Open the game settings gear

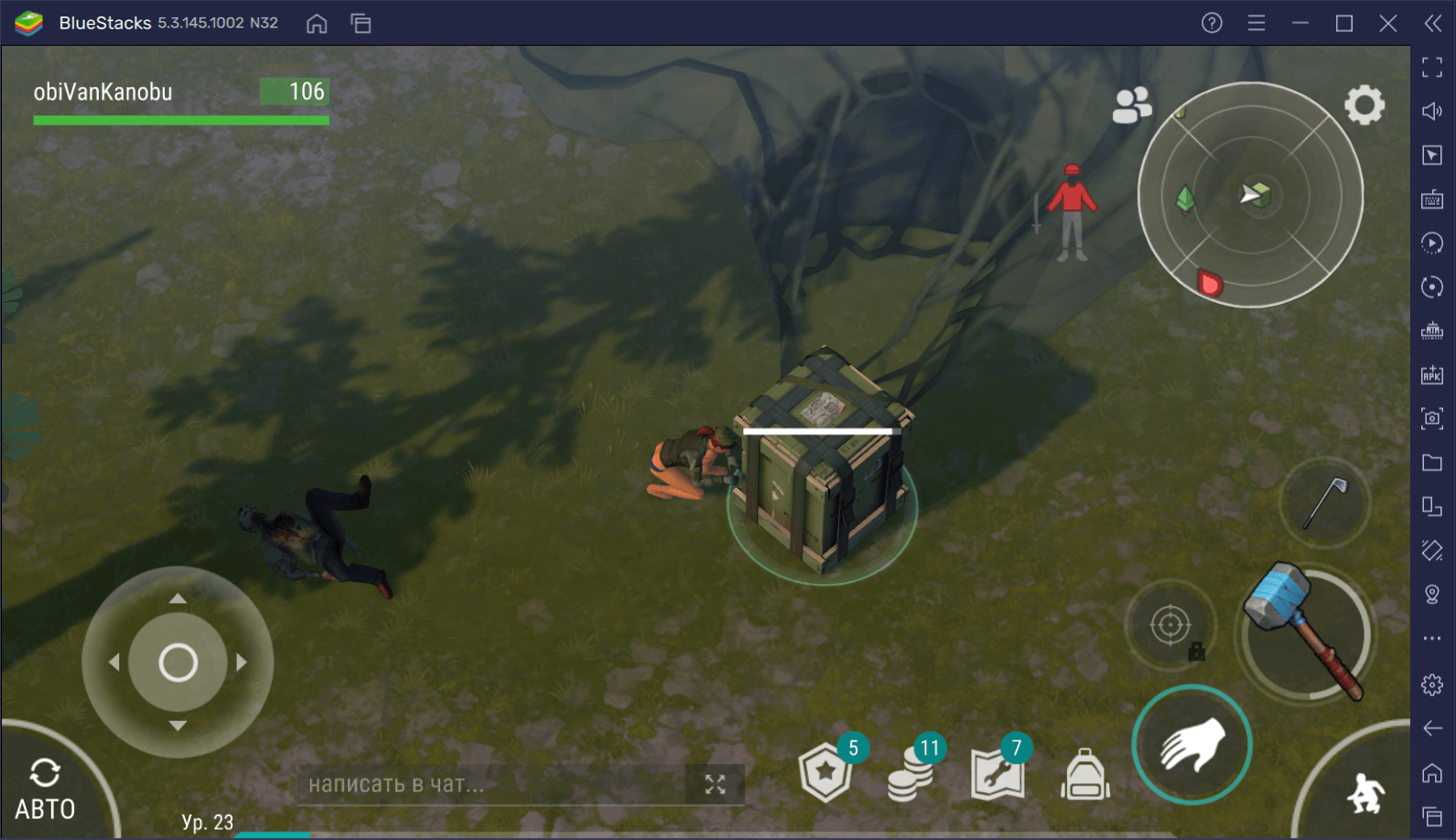[1364, 105]
